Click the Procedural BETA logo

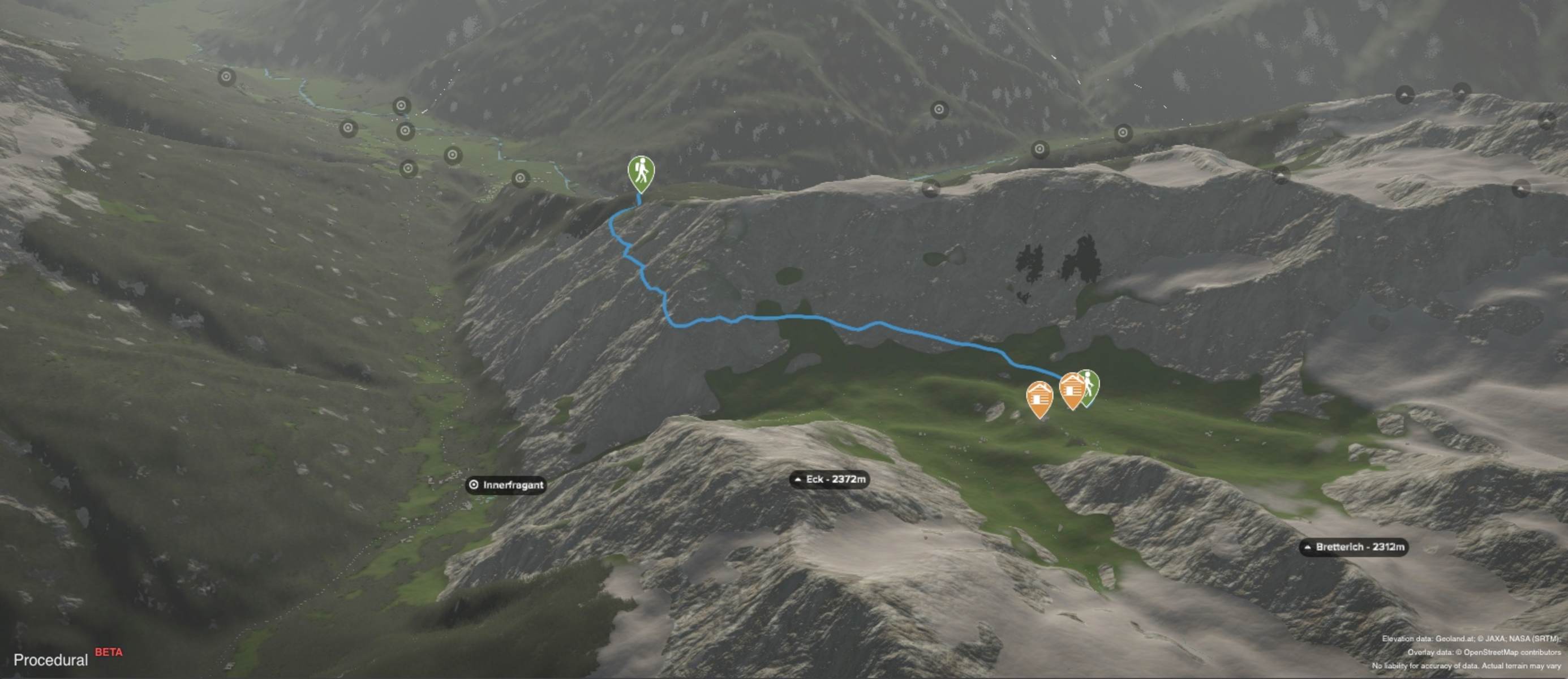click(67, 658)
